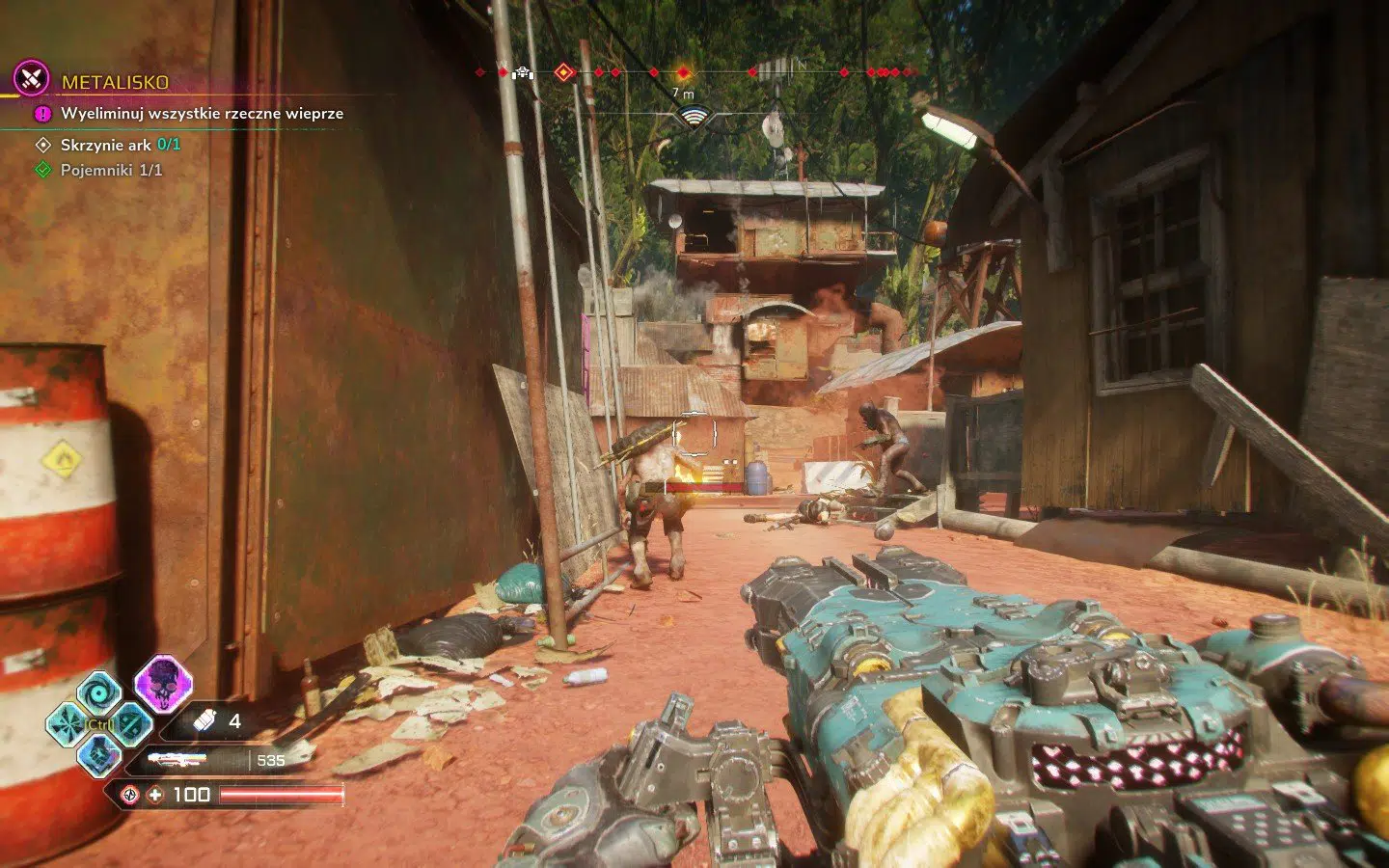The height and width of the screenshot is (868, 1389).
Task: Click the red cross health icon
Action: coord(155,795)
